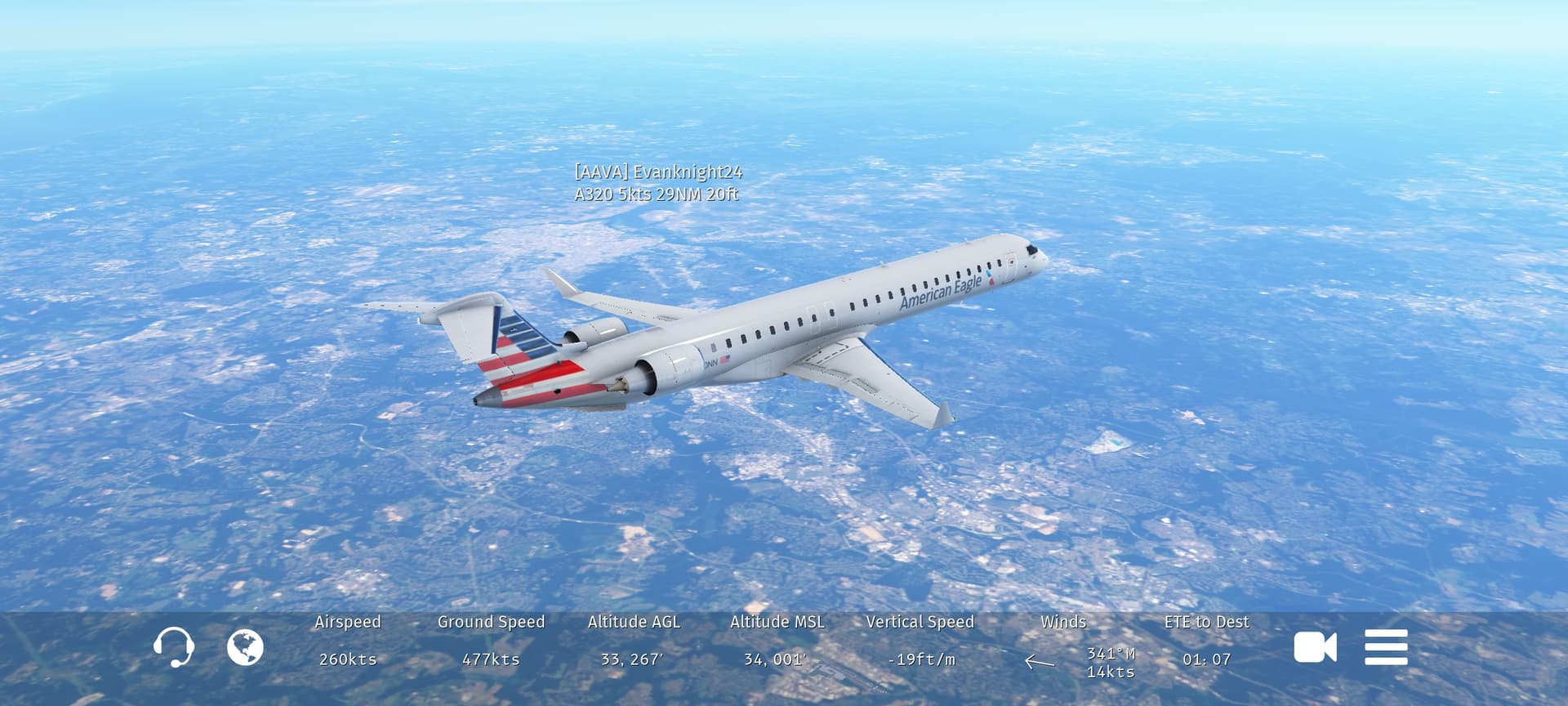Switch views with the video camera icon
Image resolution: width=1568 pixels, height=706 pixels.
point(1315,647)
